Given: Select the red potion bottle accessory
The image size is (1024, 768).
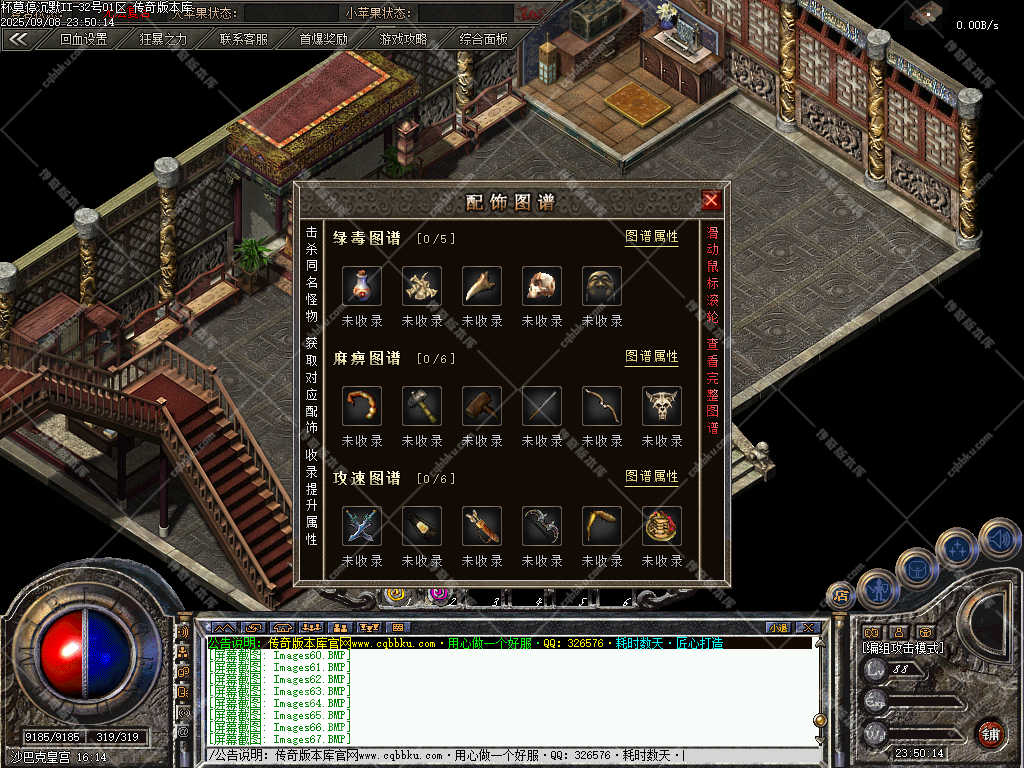Looking at the screenshot, I should click(x=362, y=286).
